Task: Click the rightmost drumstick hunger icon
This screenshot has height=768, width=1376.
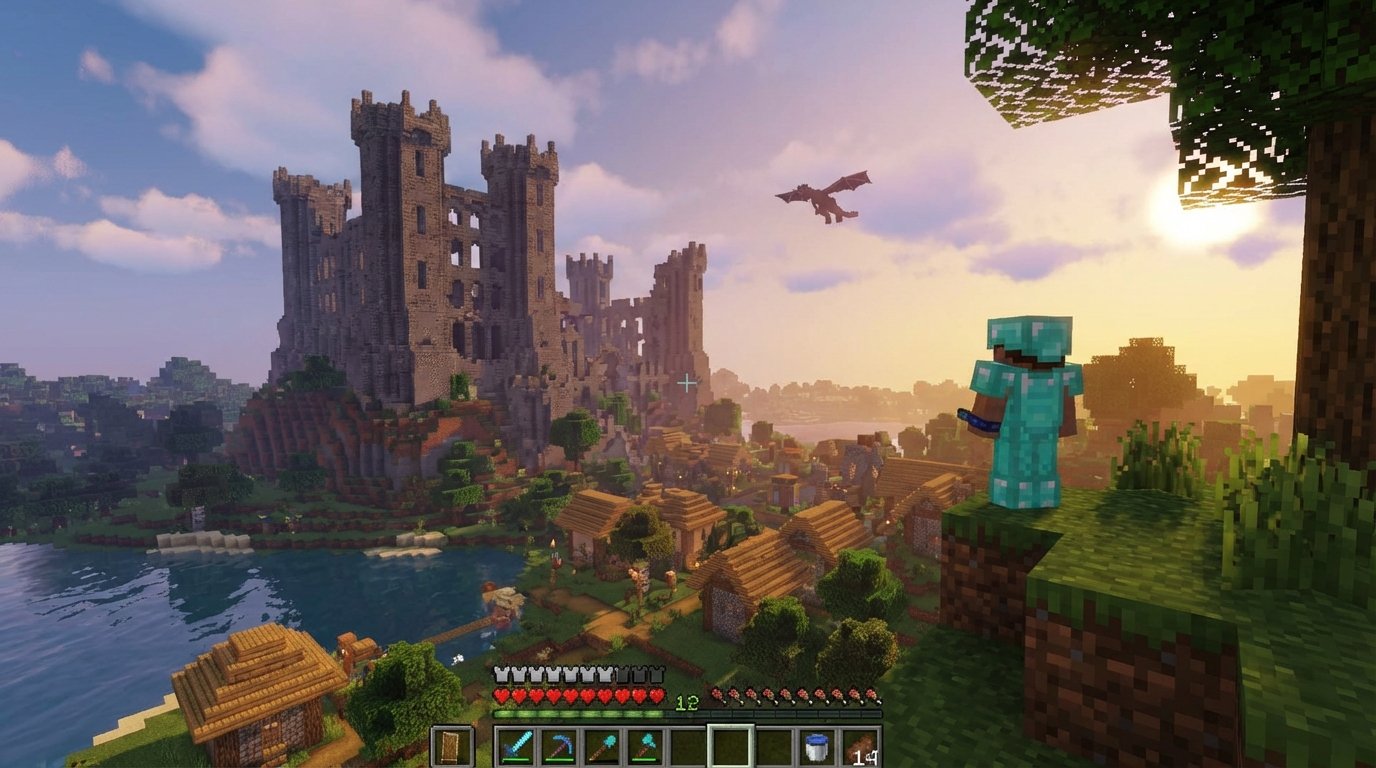Action: coord(871,694)
